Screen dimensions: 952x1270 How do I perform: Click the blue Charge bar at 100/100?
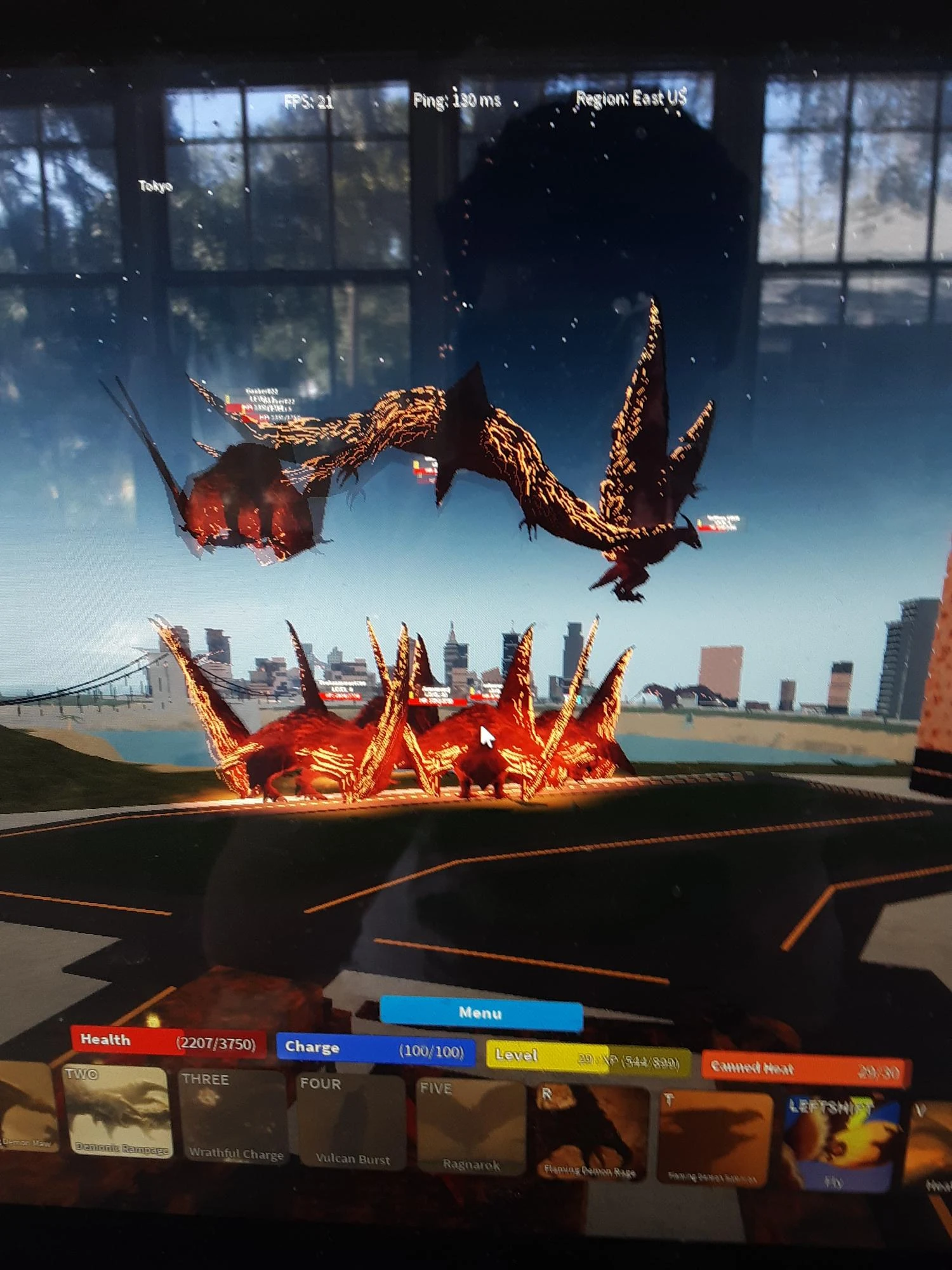point(374,1046)
